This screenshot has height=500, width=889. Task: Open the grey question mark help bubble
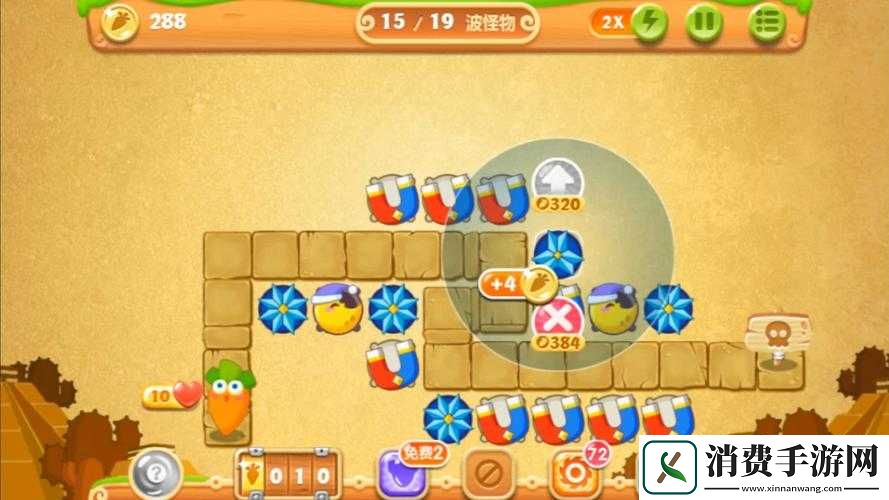coord(157,468)
